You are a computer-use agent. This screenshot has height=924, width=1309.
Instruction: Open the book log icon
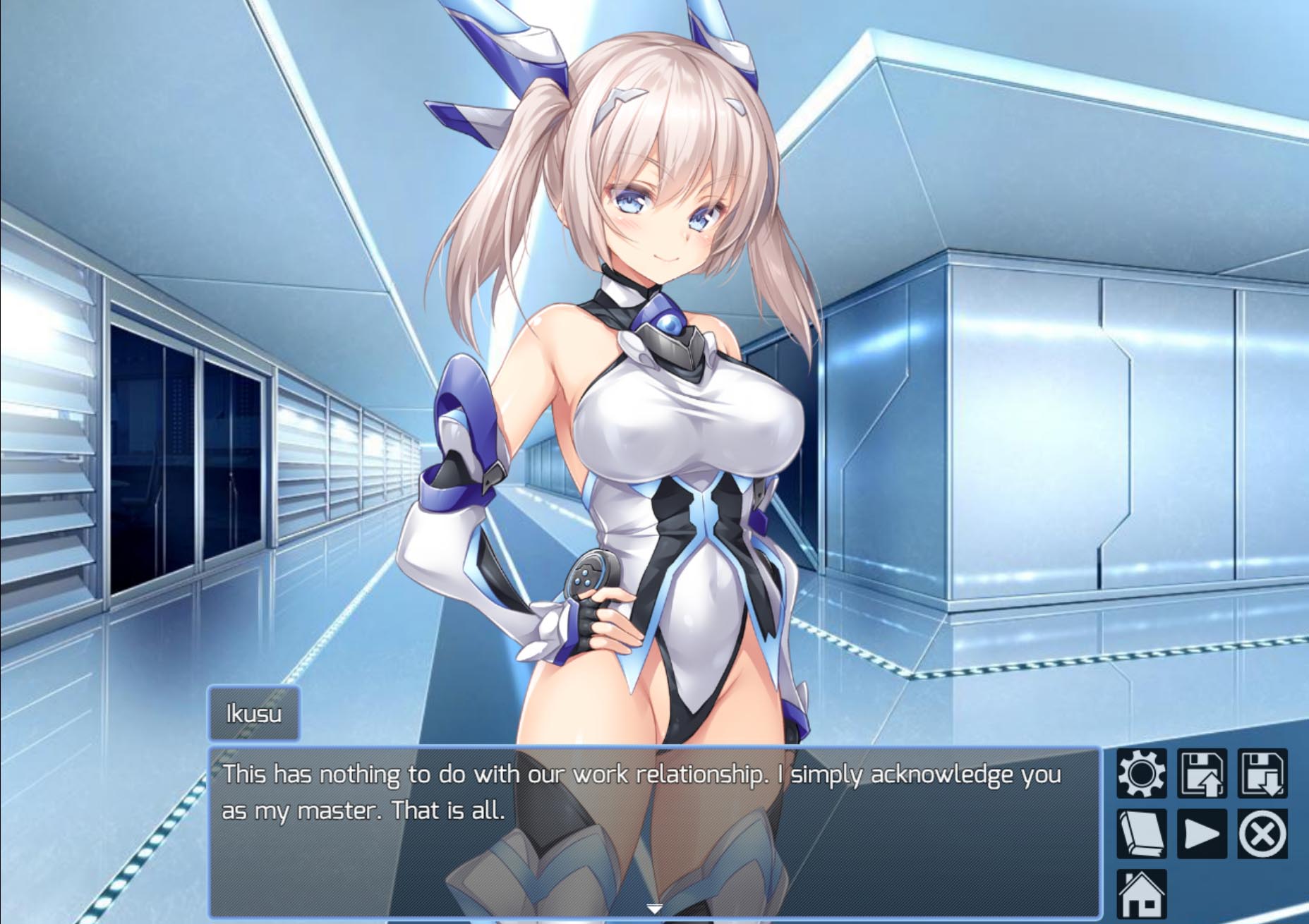pos(1141,834)
